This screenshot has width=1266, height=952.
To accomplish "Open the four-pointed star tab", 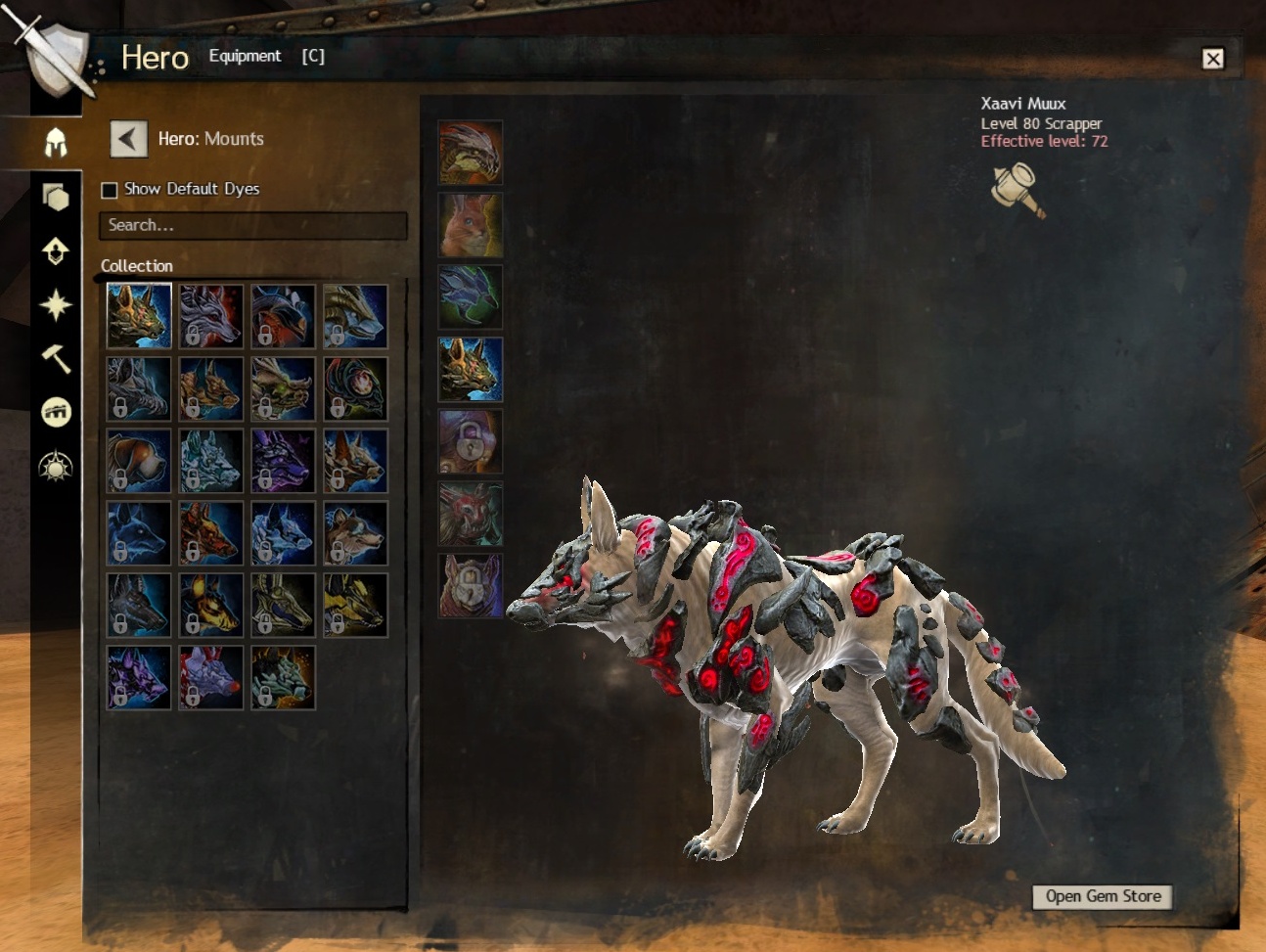I will (56, 305).
